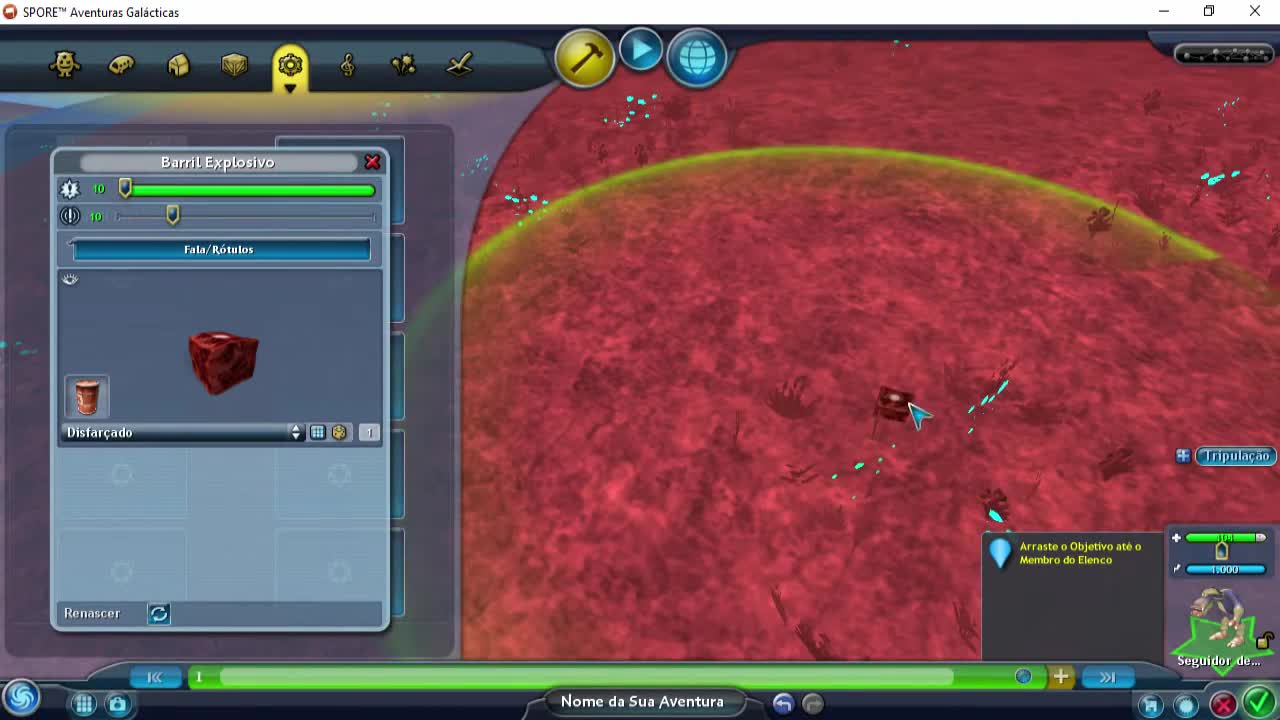1280x720 pixels.
Task: Click the dice randomize icon in Barril Explosivo panel
Action: [x=340, y=432]
